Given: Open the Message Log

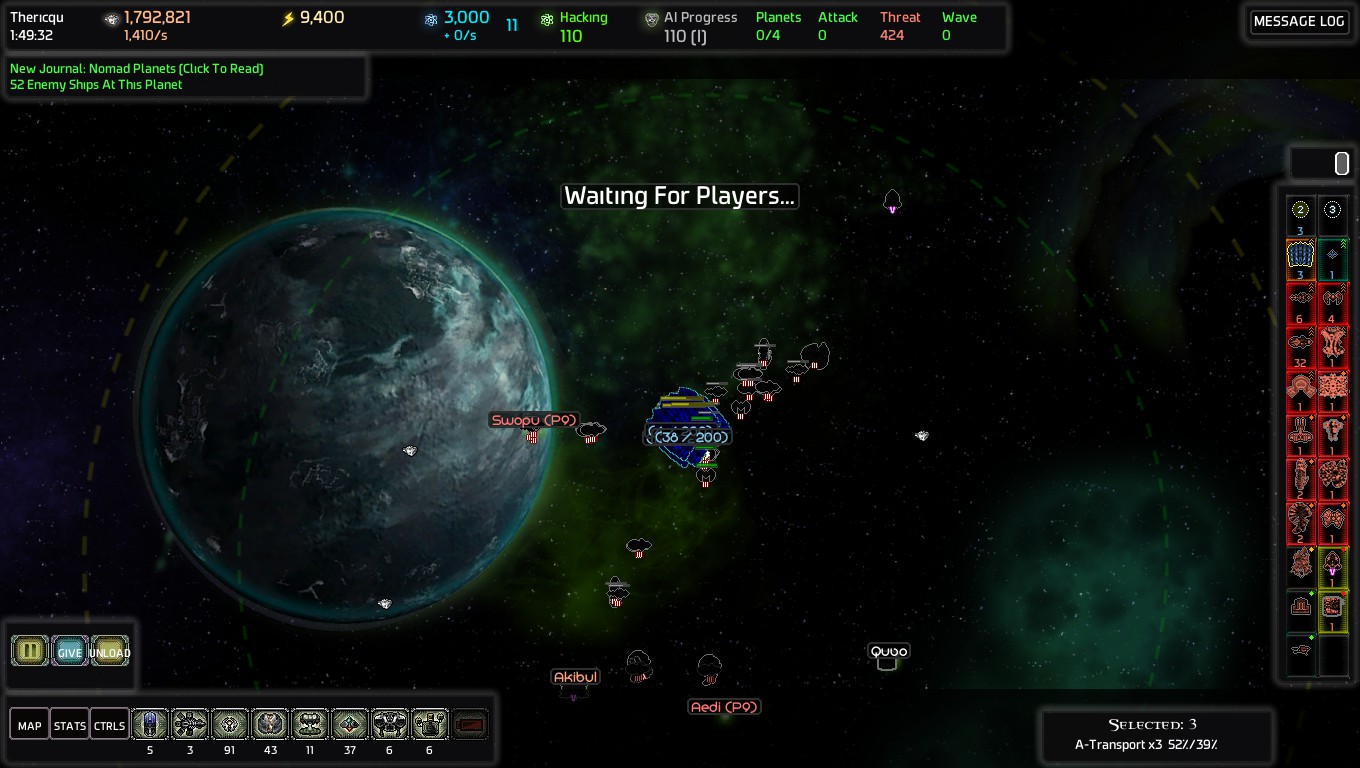Looking at the screenshot, I should tap(1298, 22).
